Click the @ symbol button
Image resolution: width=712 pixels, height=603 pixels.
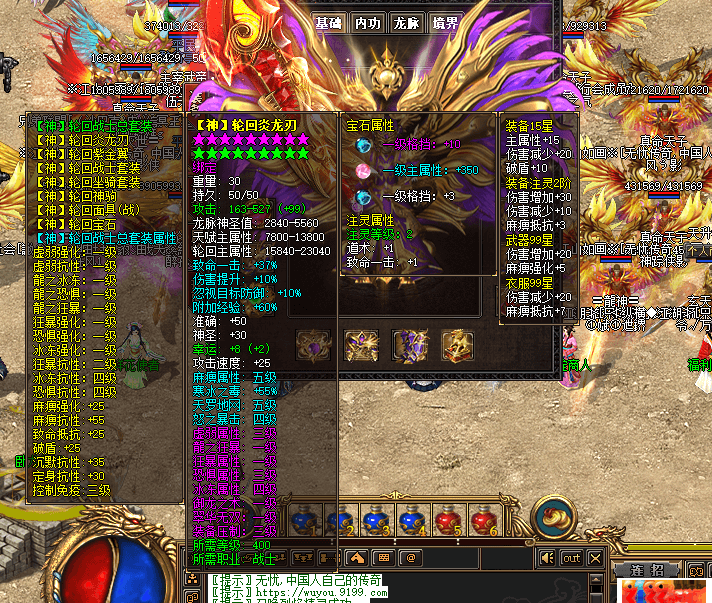pos(410,558)
